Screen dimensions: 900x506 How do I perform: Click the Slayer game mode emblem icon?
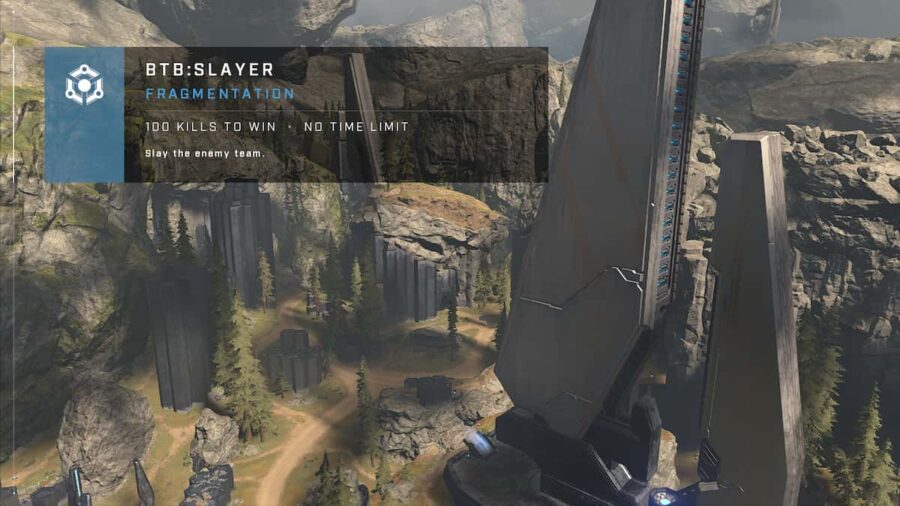(84, 86)
